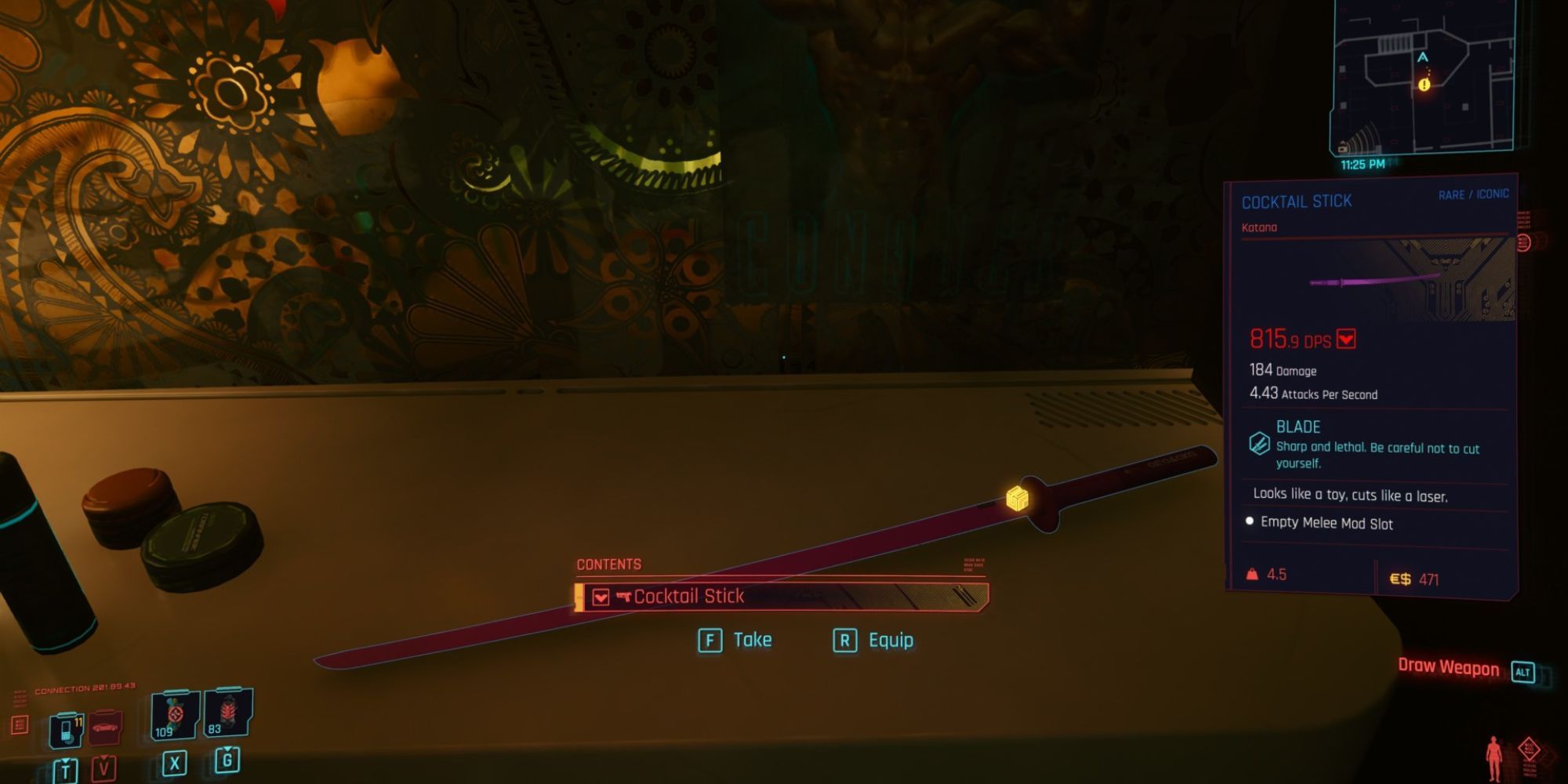Open the vehicle summon icon

(106, 727)
